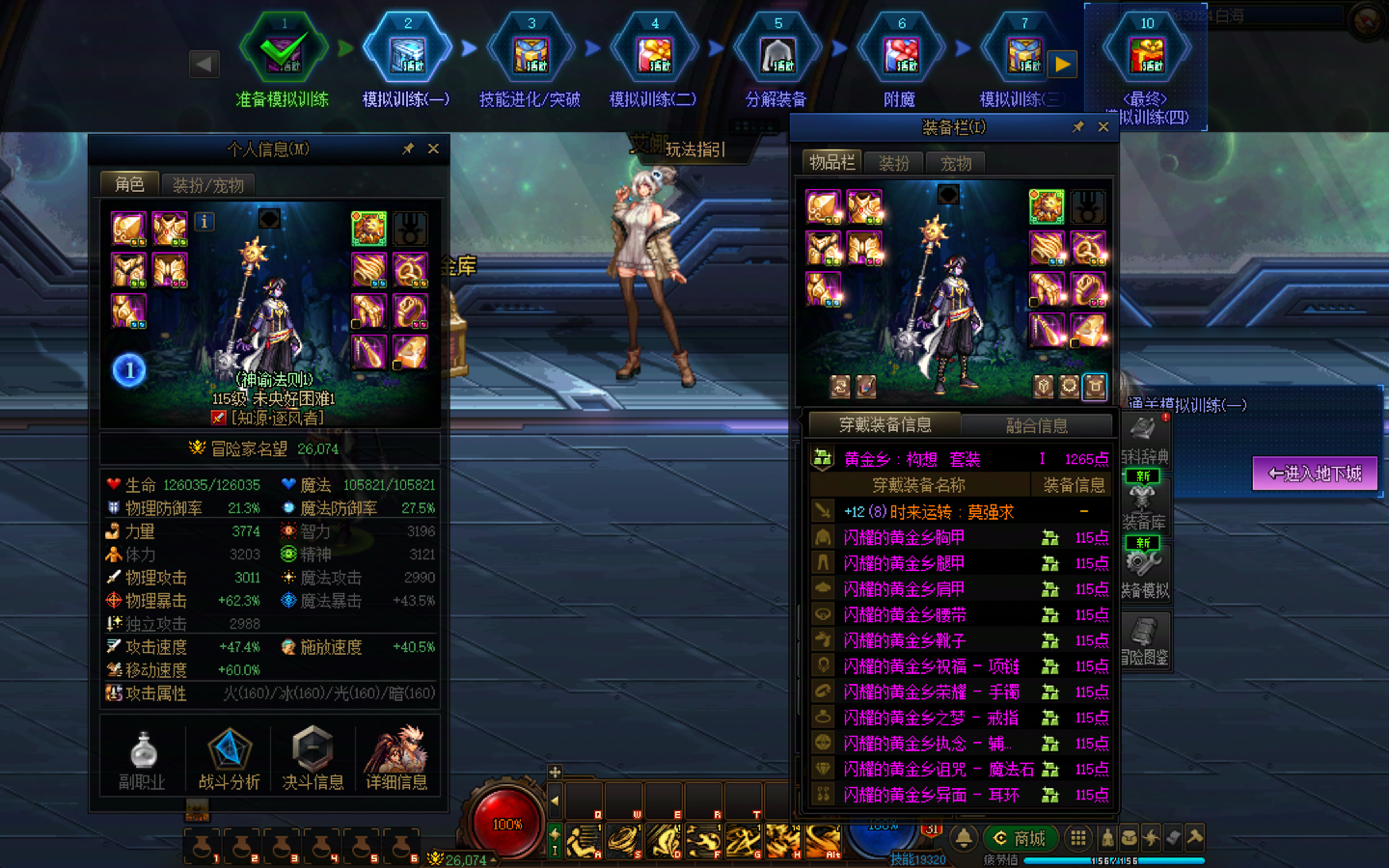The width and height of the screenshot is (1389, 868).
Task: Select step 5 分解装备
Action: click(x=777, y=58)
